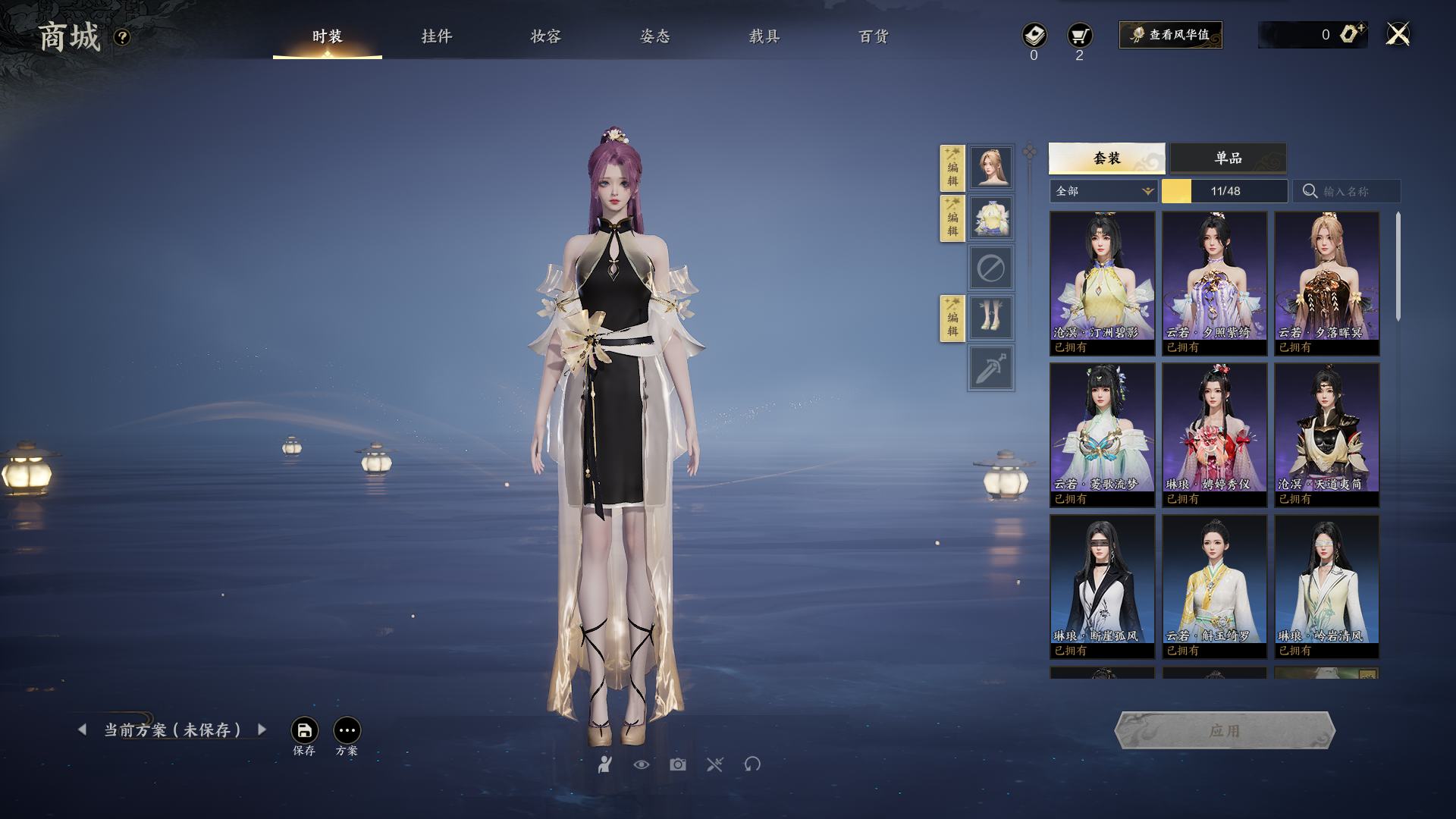Go to the 百货 general store tab

tap(873, 36)
